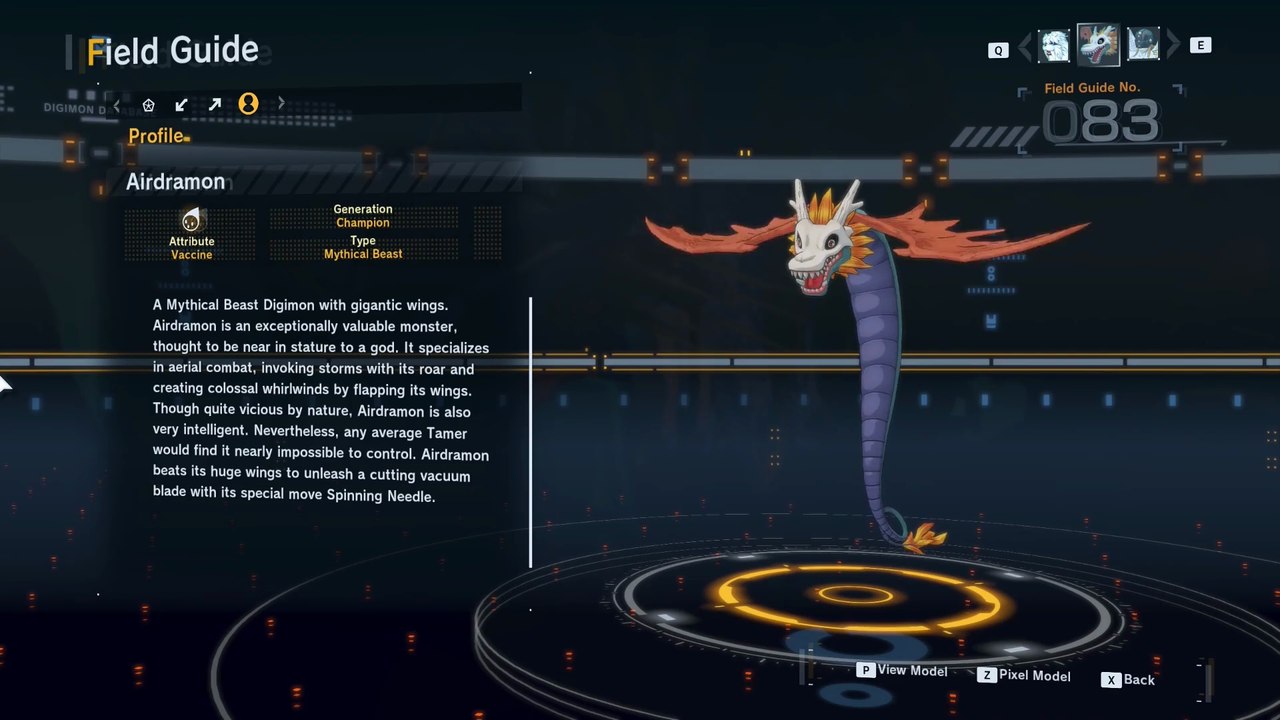Viewport: 1280px width, 720px height.
Task: Pick the dark-helmeted Digimon thumbnail
Action: [1143, 45]
